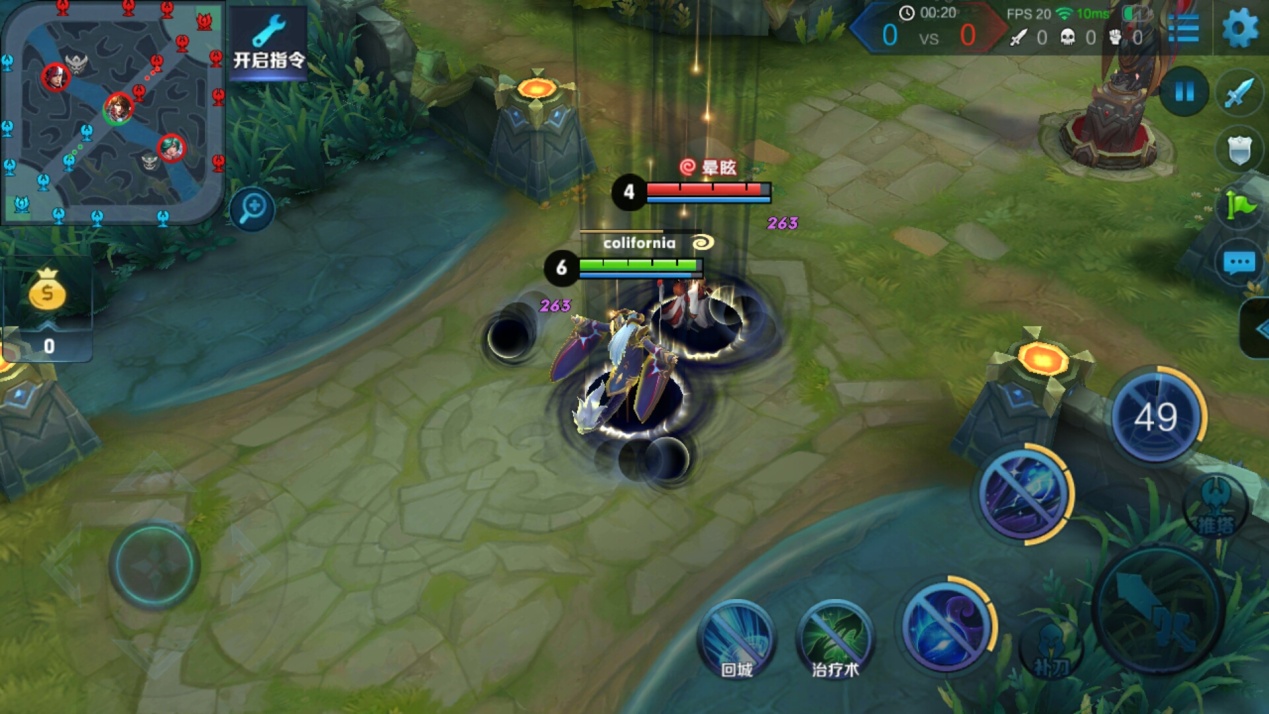Tap the blue sword quick-signal icon
This screenshot has width=1269, height=714.
click(1240, 93)
